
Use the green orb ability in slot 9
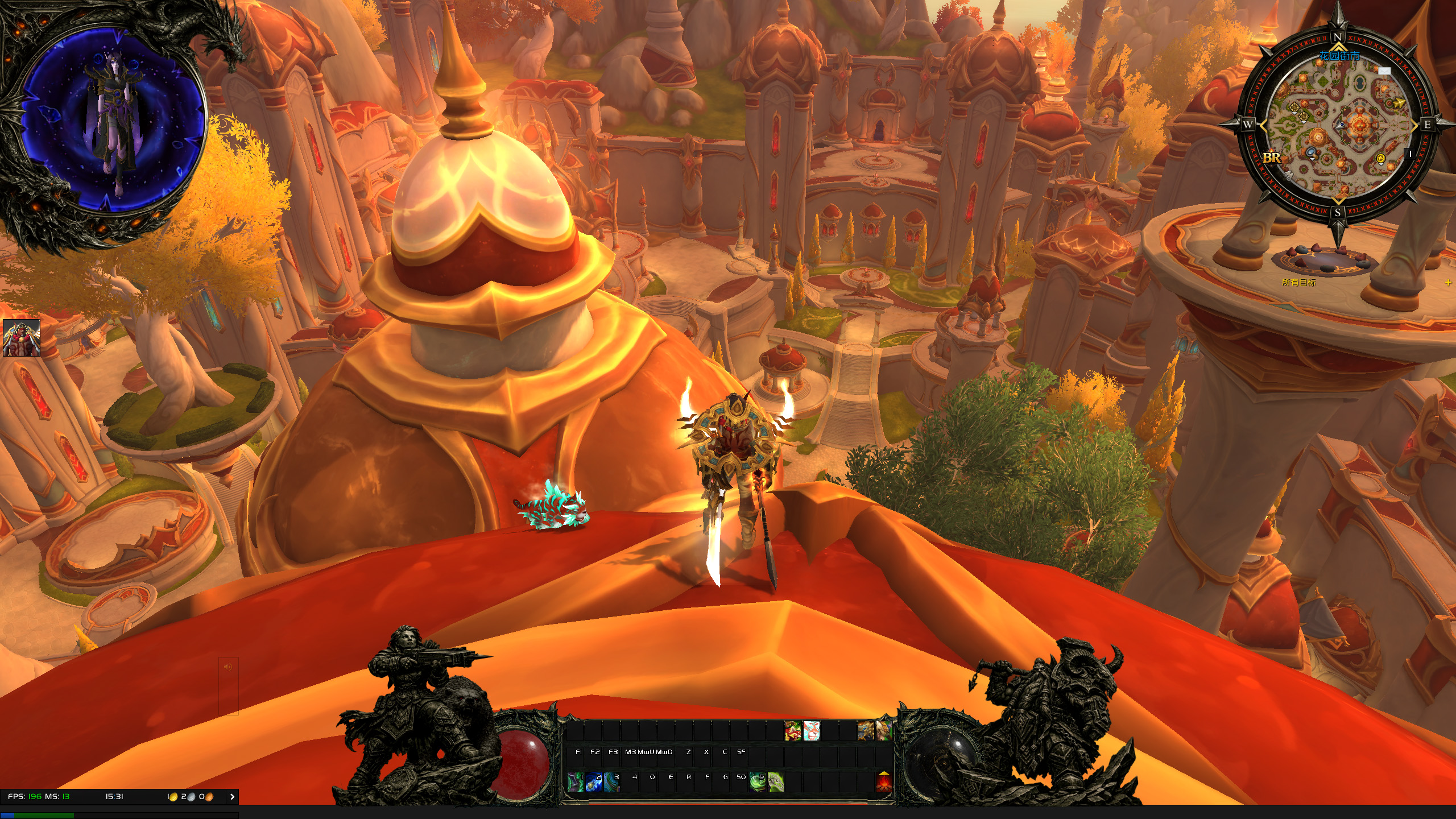[757, 782]
